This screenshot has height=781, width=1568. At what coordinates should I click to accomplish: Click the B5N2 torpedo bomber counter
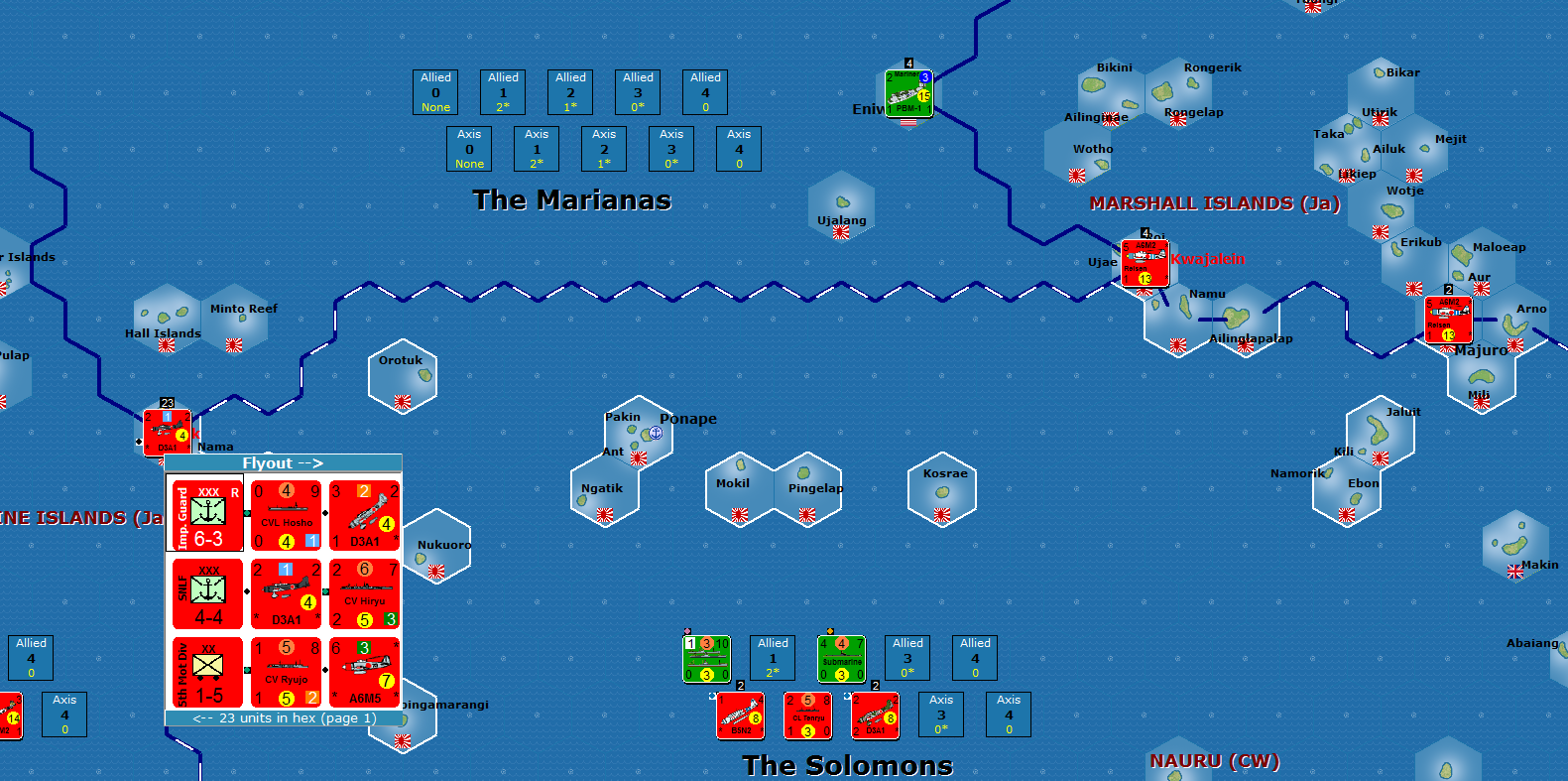pyautogui.click(x=738, y=716)
